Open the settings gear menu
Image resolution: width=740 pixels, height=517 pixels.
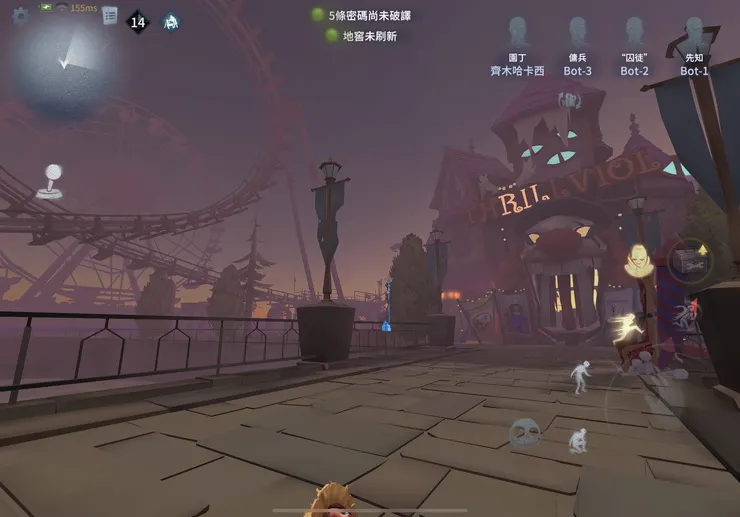20,15
